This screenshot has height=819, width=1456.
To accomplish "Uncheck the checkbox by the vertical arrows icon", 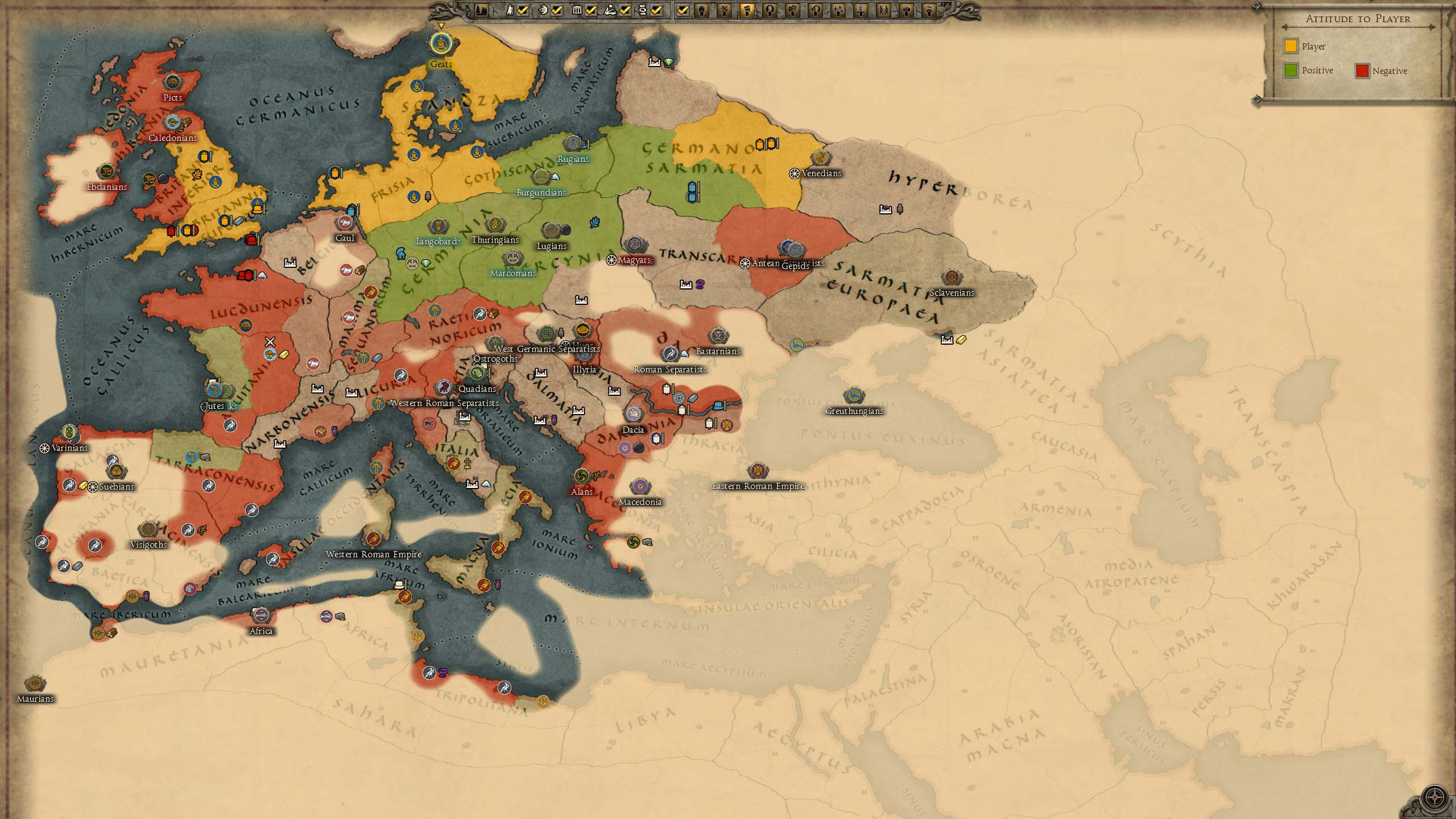I will (x=656, y=10).
